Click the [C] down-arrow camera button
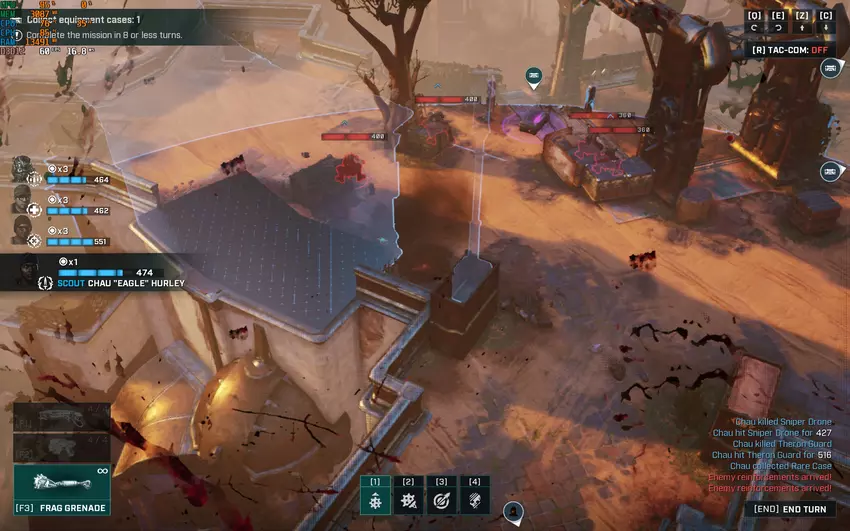 coord(826,21)
